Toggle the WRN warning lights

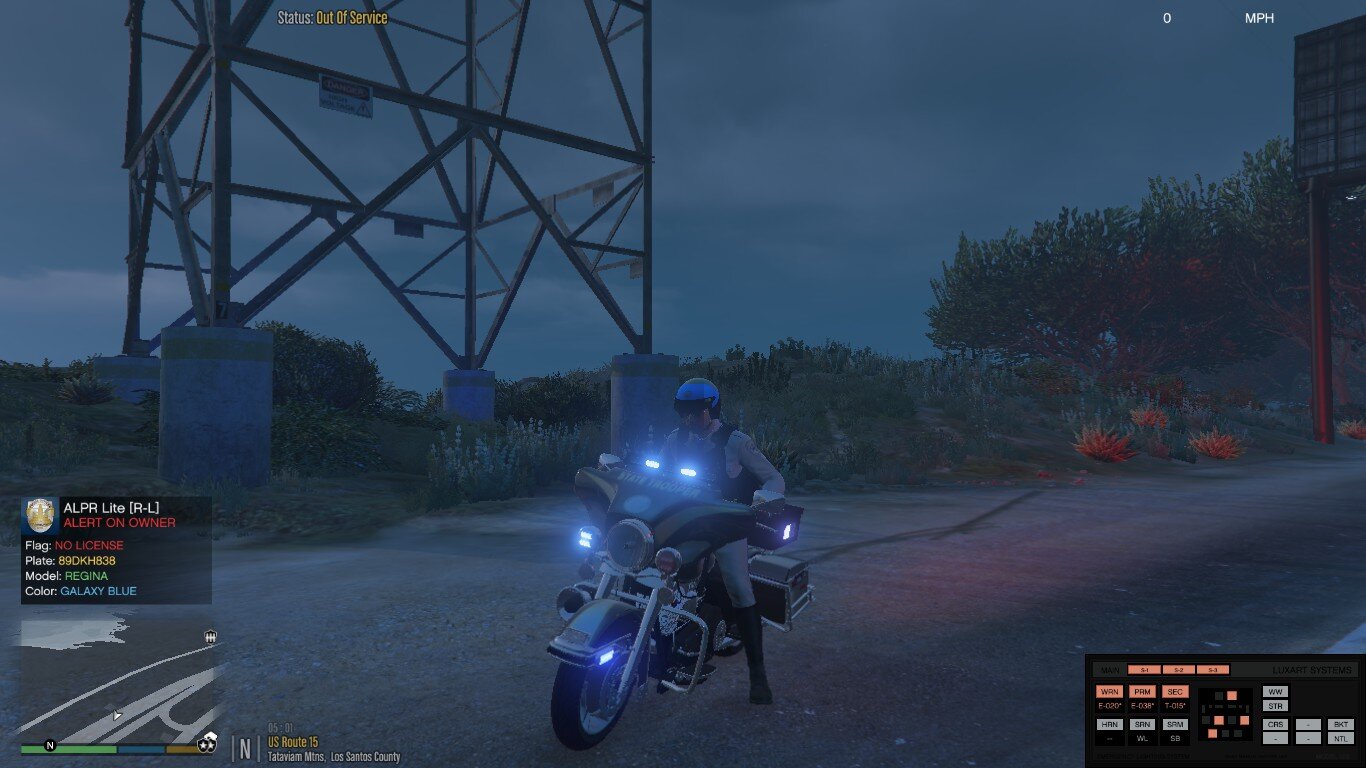[x=1110, y=692]
